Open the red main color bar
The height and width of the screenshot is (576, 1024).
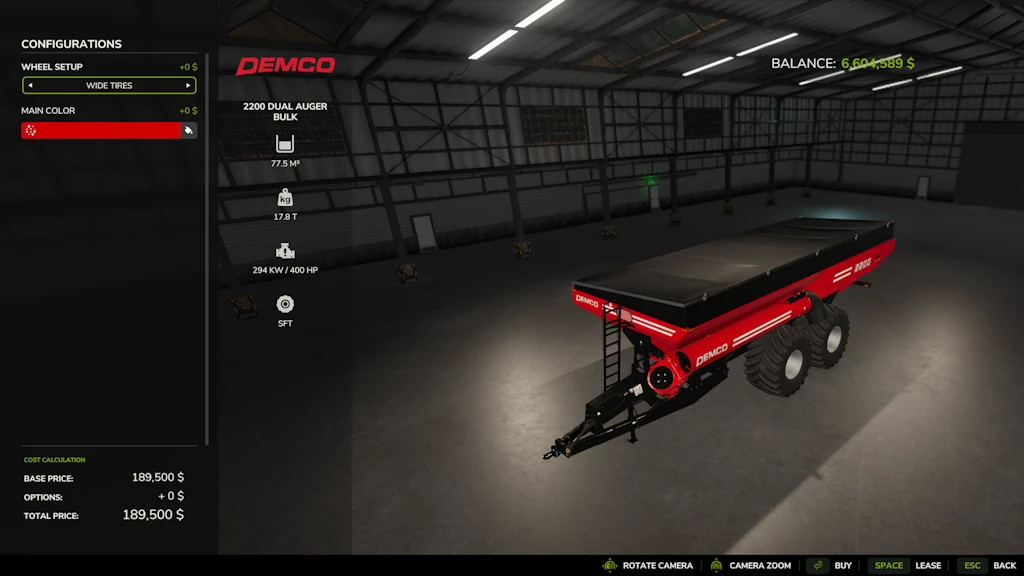pos(100,130)
